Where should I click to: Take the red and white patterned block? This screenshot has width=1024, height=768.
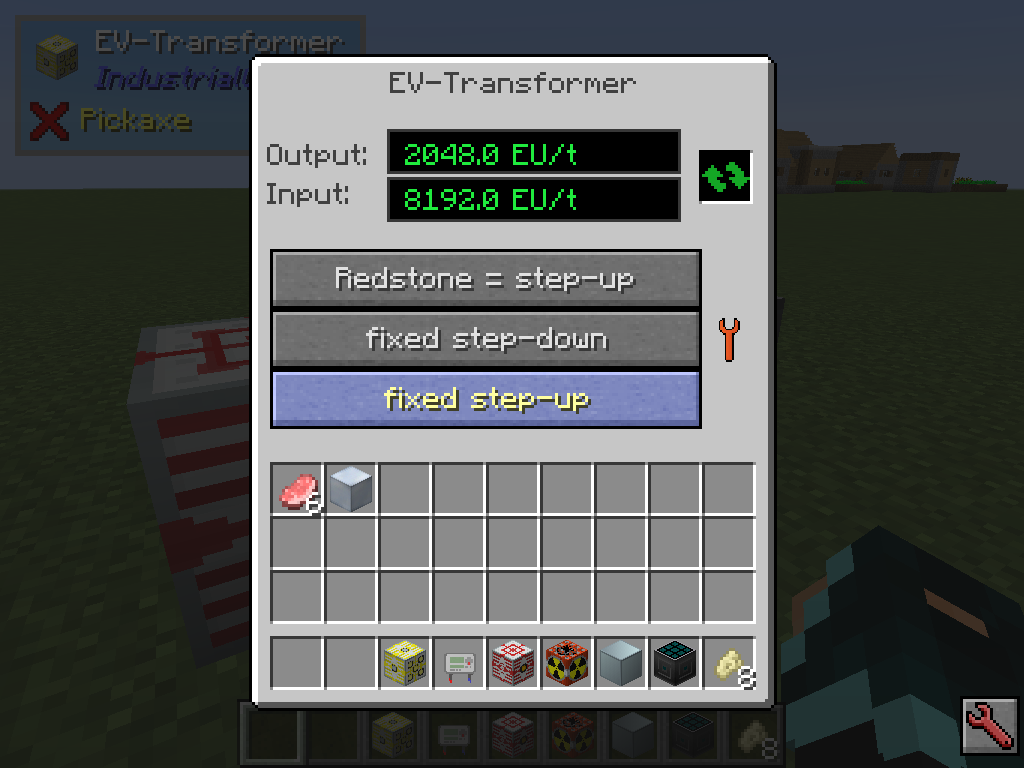514,663
